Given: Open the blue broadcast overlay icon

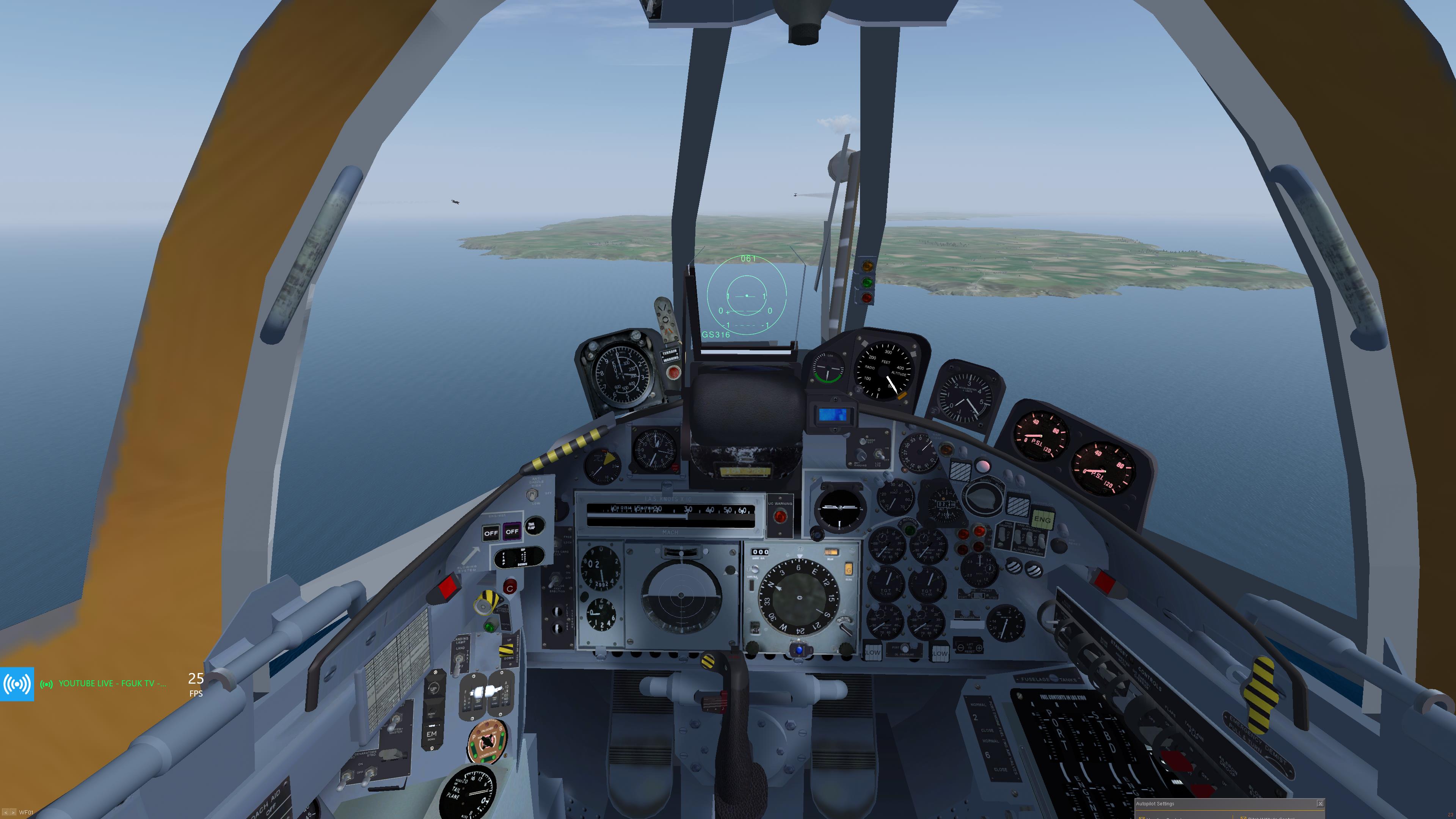Looking at the screenshot, I should click(x=17, y=684).
